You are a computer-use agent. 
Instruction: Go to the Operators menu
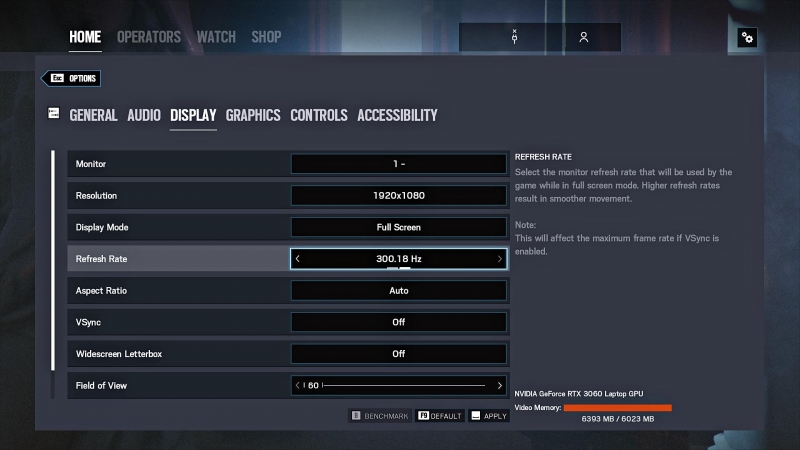pos(149,37)
